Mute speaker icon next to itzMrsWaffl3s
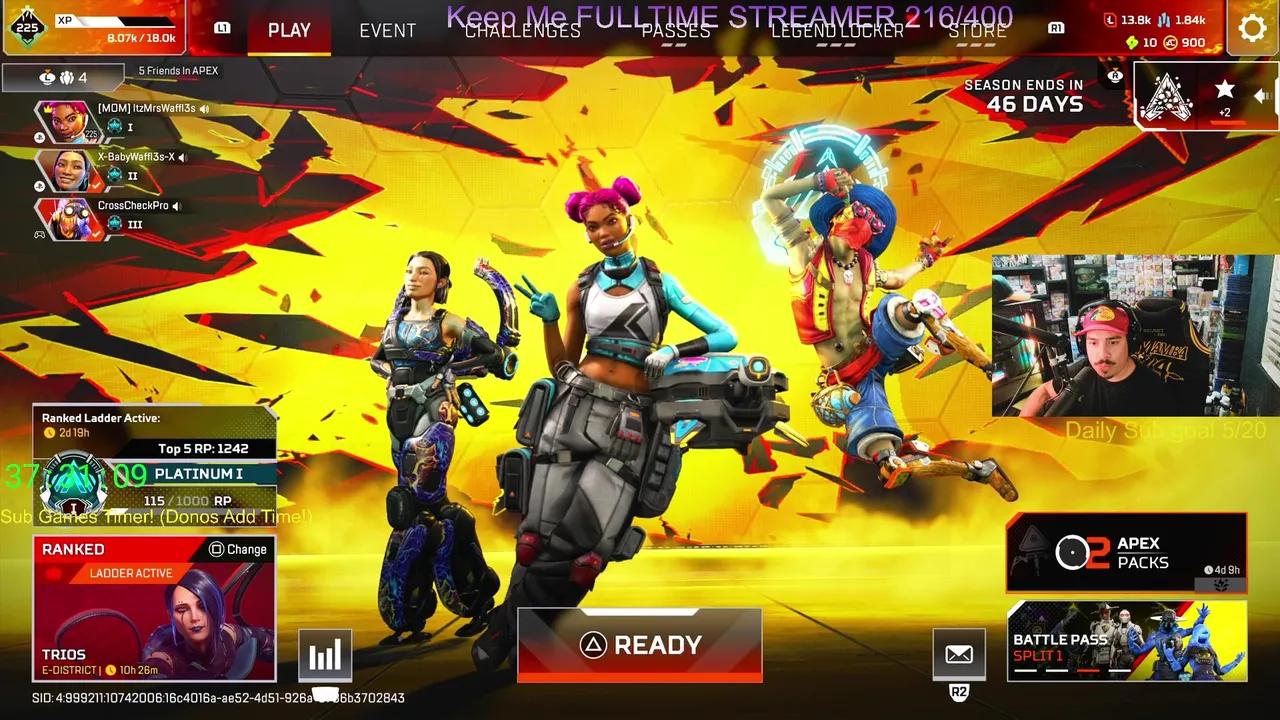Screen dimensions: 1280x720 204,110
